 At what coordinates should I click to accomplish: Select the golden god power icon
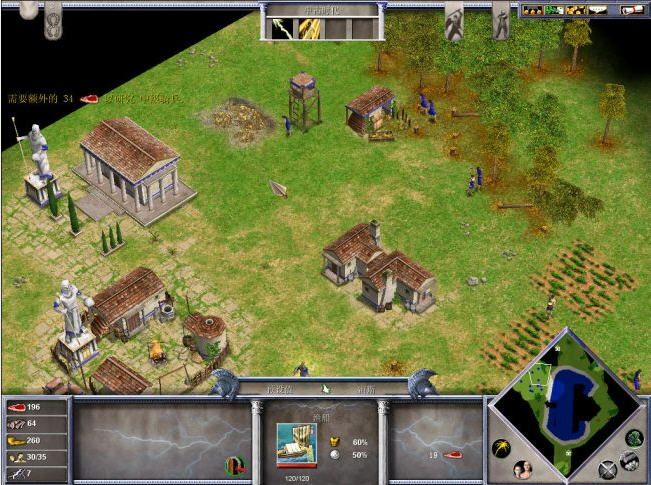tap(308, 28)
